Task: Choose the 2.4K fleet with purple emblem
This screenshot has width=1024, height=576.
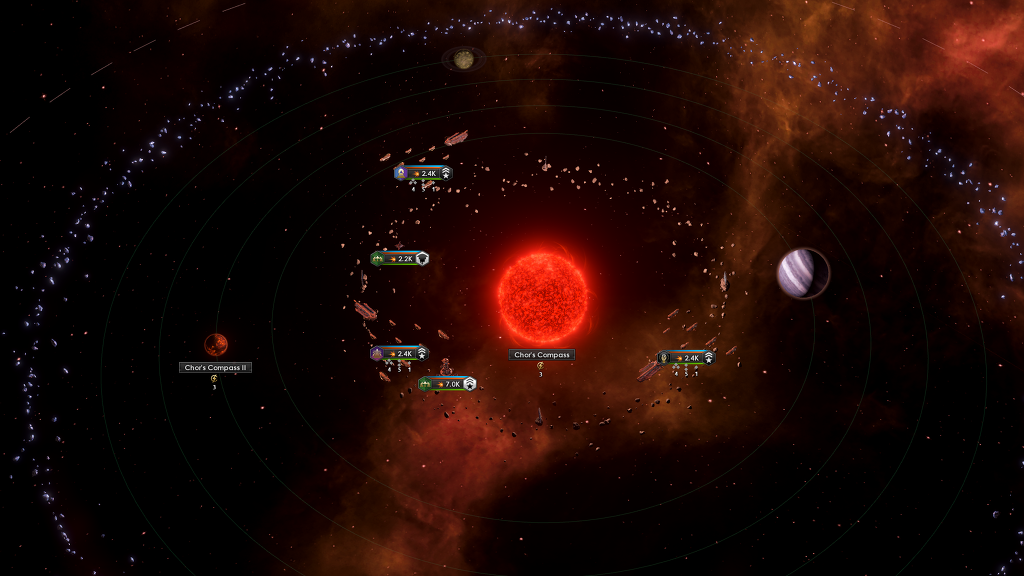Action: 399,353
